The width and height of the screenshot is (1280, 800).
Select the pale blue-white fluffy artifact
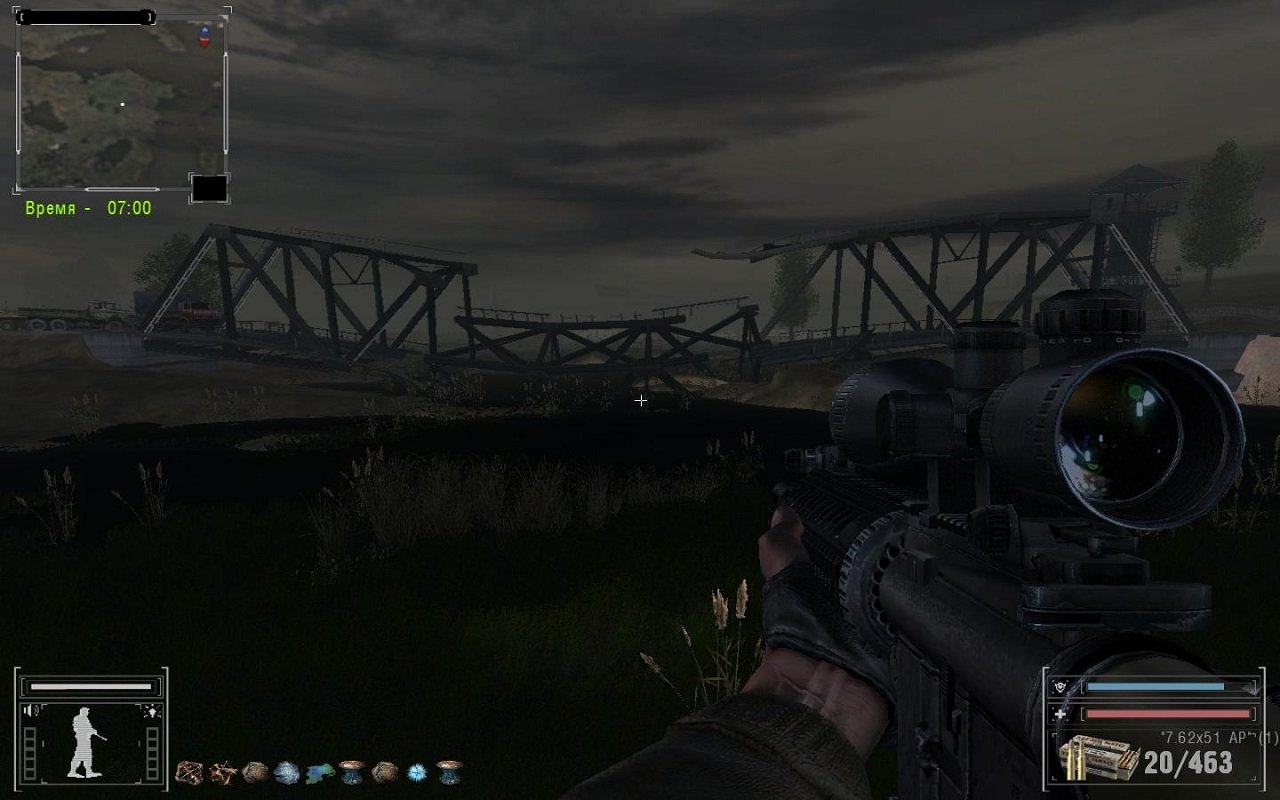click(287, 772)
